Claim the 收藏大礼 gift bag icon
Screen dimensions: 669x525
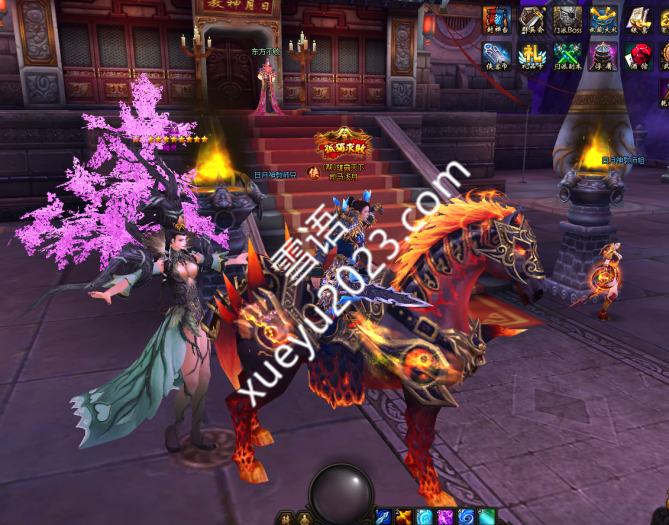click(x=602, y=19)
